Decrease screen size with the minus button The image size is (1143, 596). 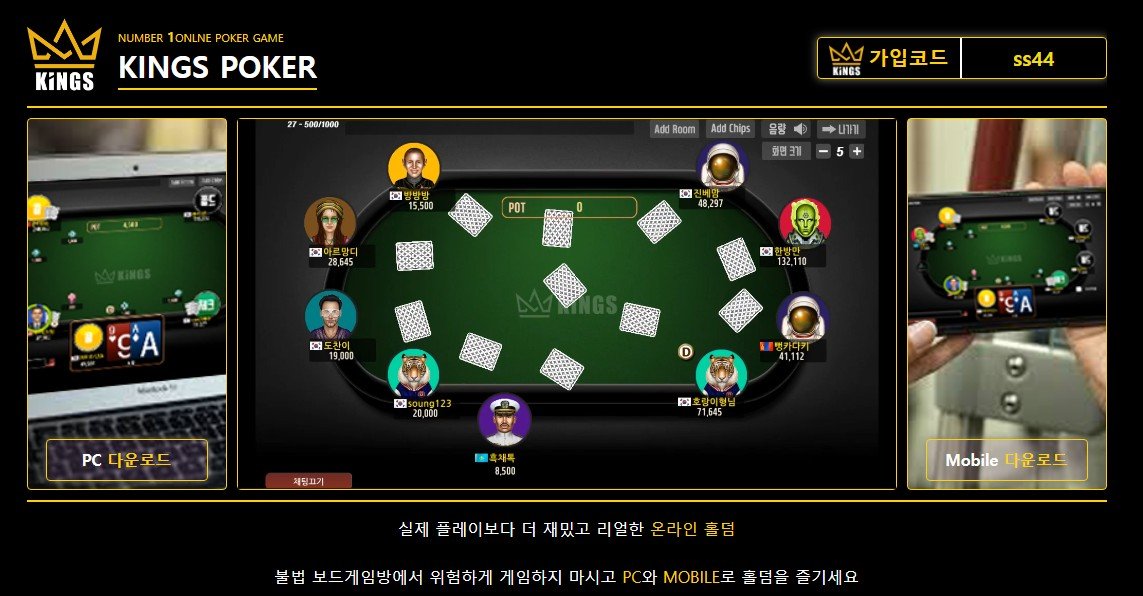(823, 152)
